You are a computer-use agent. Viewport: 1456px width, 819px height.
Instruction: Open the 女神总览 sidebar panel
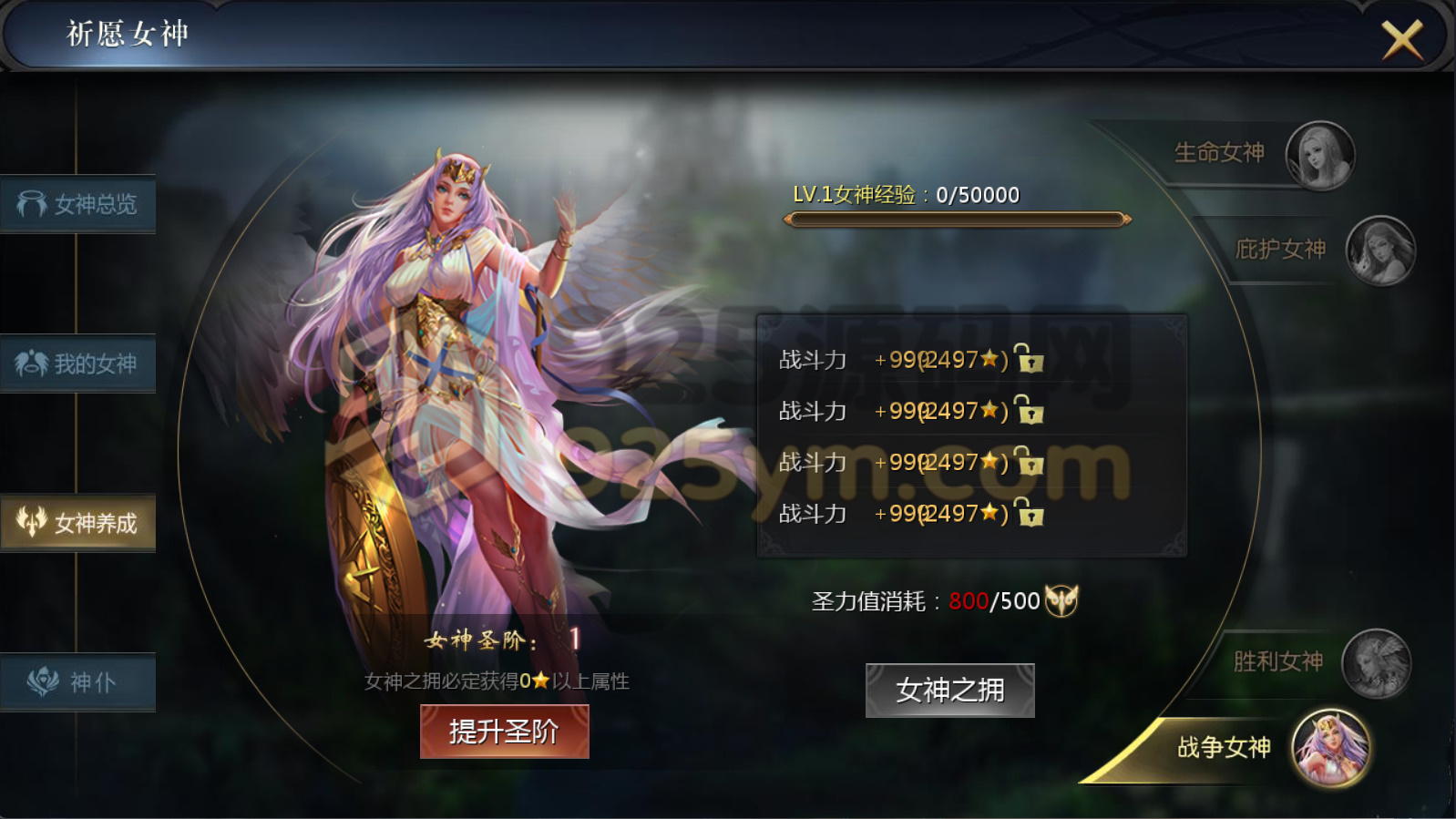click(x=78, y=204)
